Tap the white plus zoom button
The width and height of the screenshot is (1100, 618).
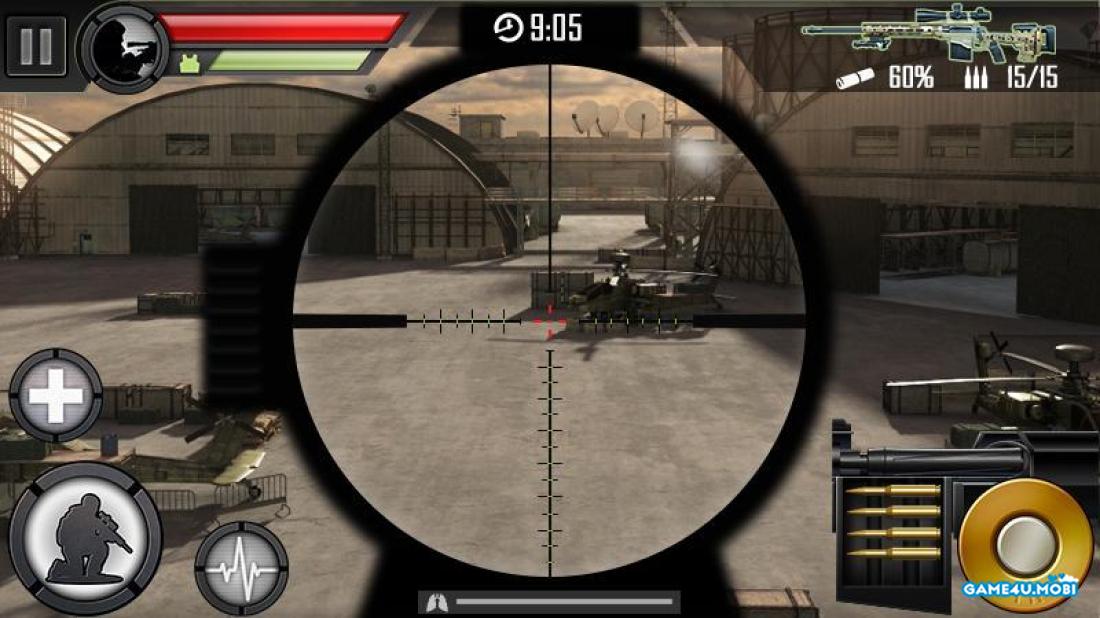pyautogui.click(x=56, y=397)
